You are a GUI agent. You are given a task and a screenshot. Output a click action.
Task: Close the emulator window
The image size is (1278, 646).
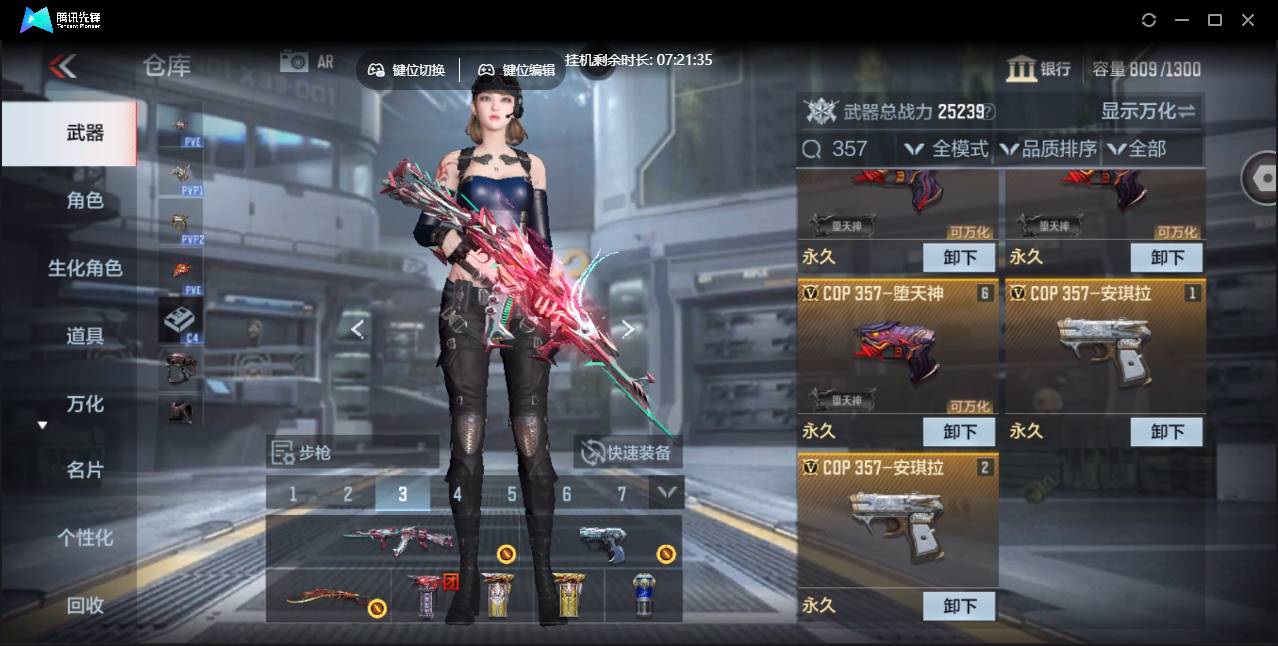(x=1248, y=20)
